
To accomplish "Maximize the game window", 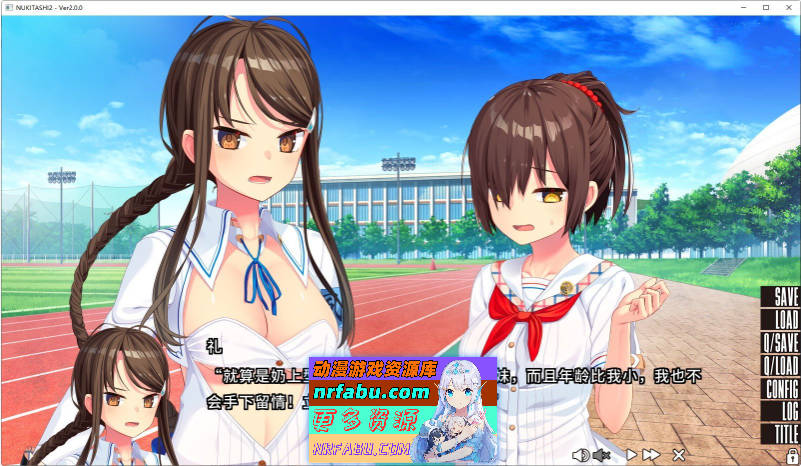I will pos(766,7).
